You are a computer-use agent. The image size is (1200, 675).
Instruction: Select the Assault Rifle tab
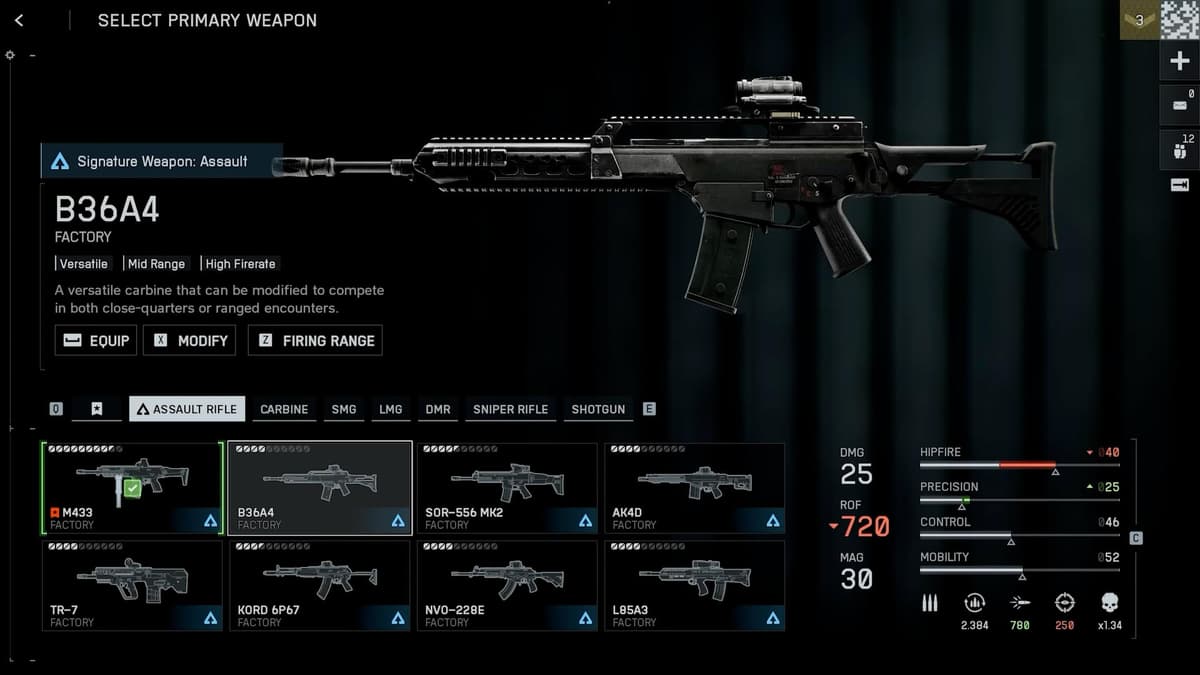(x=188, y=409)
